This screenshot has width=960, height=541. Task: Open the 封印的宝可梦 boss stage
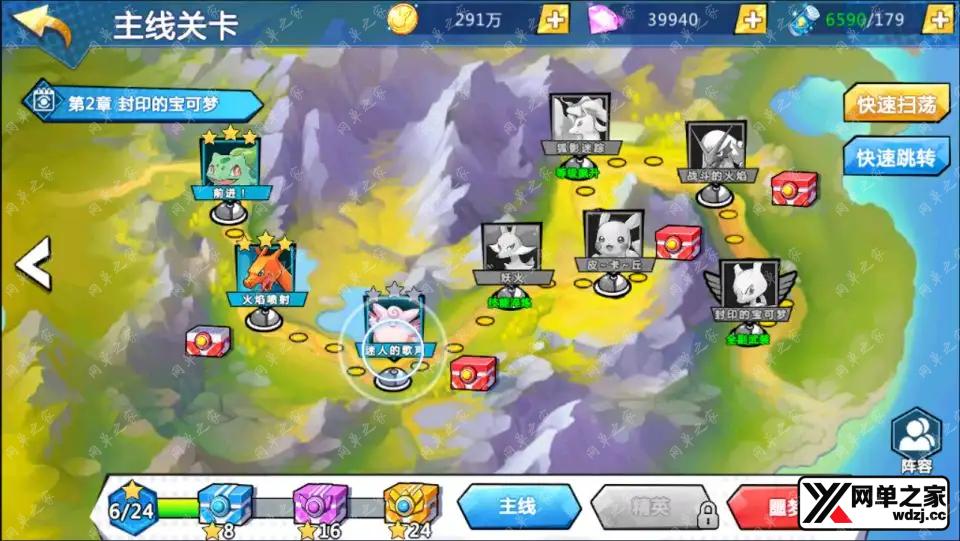click(x=749, y=290)
